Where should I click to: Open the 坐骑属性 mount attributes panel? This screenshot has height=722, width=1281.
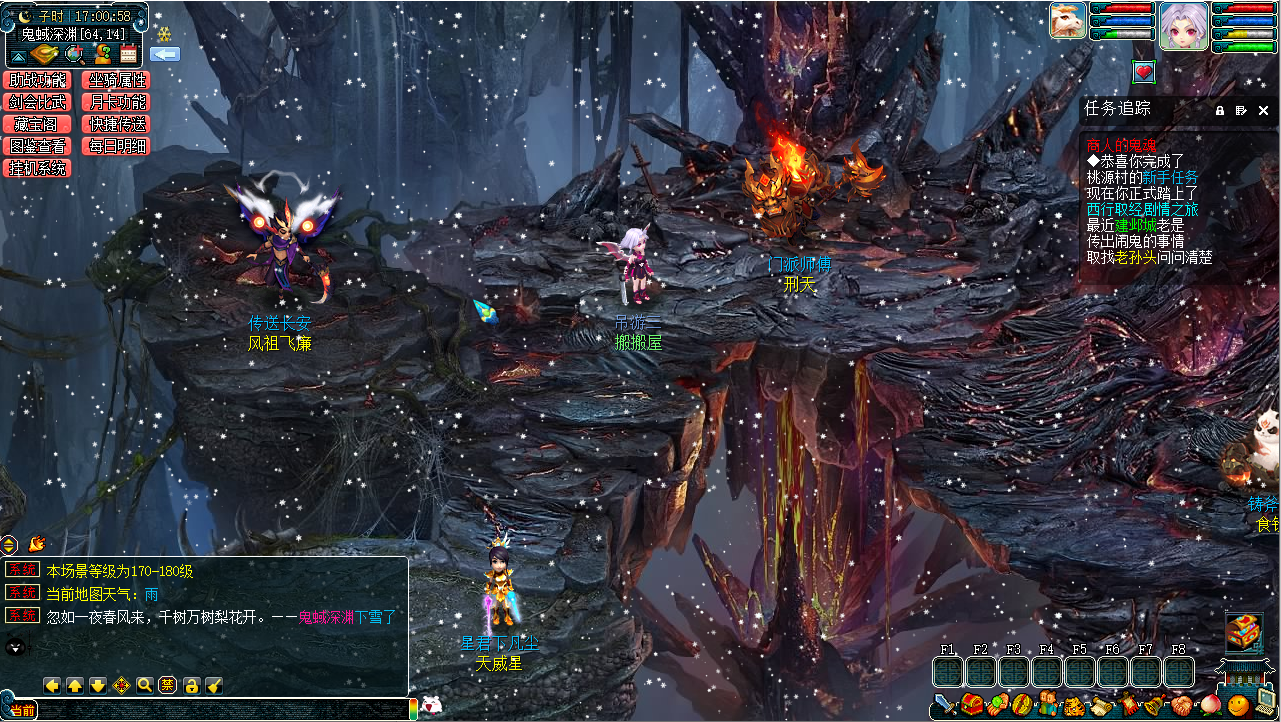(x=118, y=80)
